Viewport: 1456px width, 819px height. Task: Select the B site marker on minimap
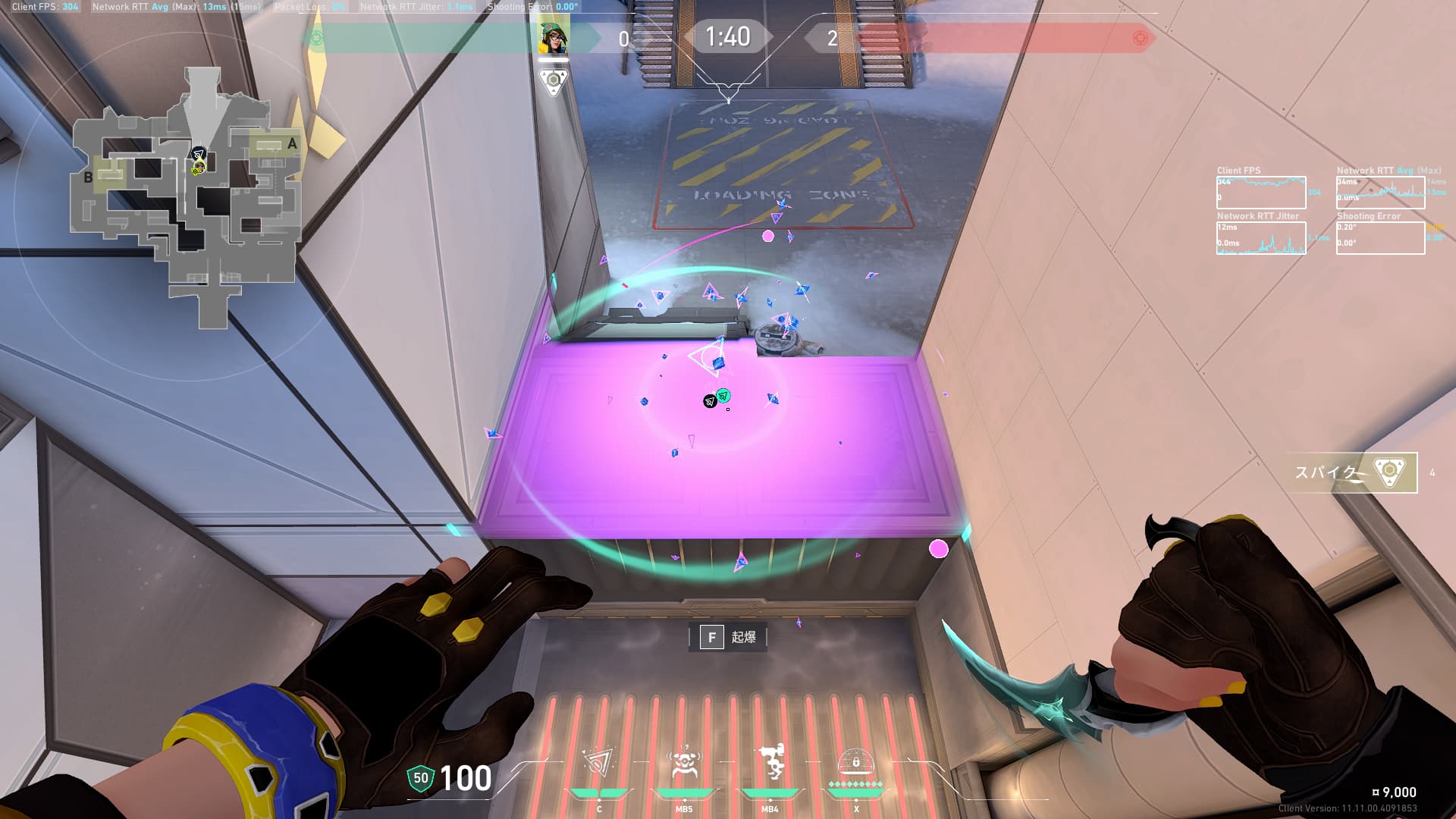coord(88,177)
